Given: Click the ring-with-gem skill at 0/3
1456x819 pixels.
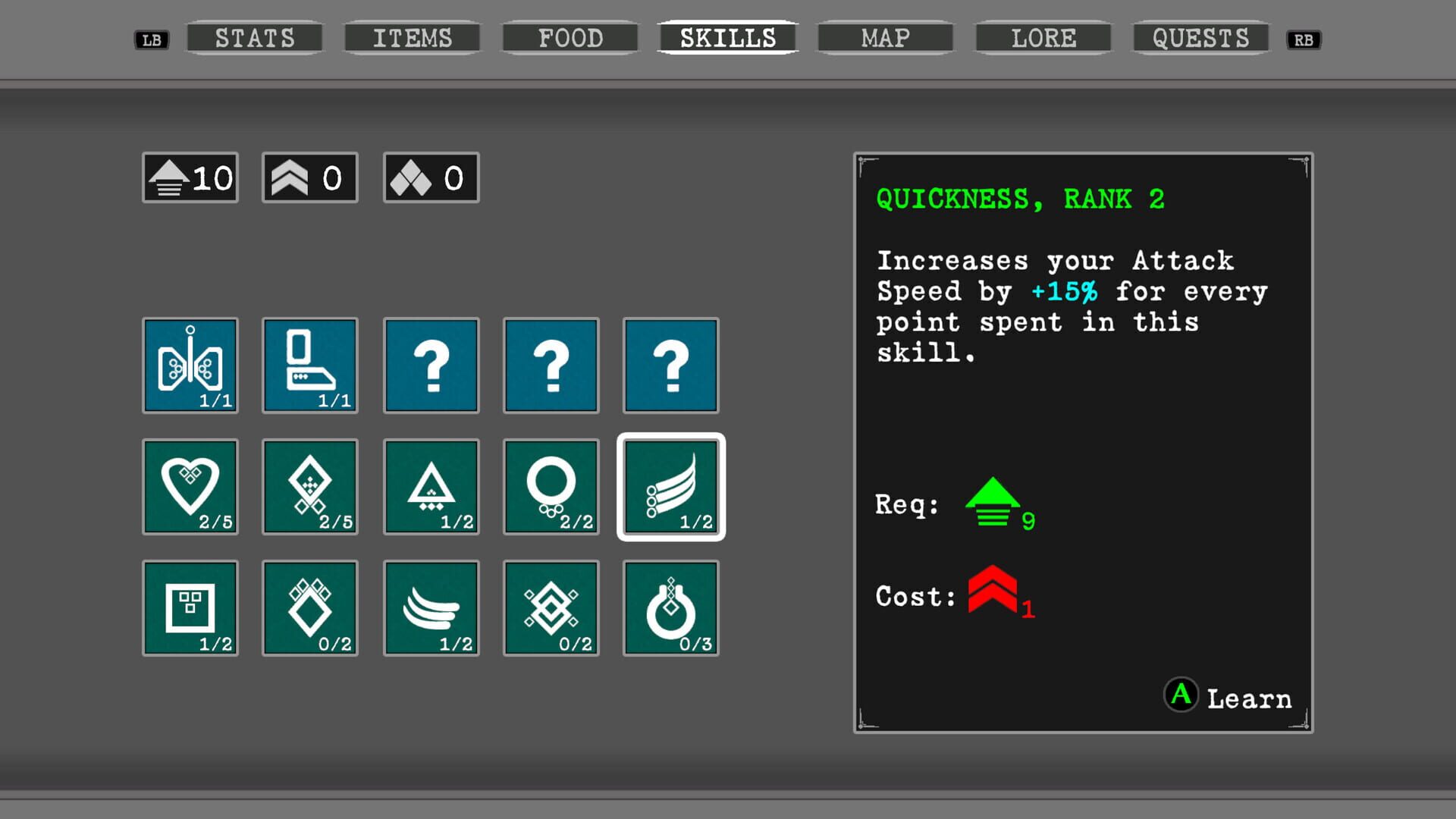Looking at the screenshot, I should (671, 608).
